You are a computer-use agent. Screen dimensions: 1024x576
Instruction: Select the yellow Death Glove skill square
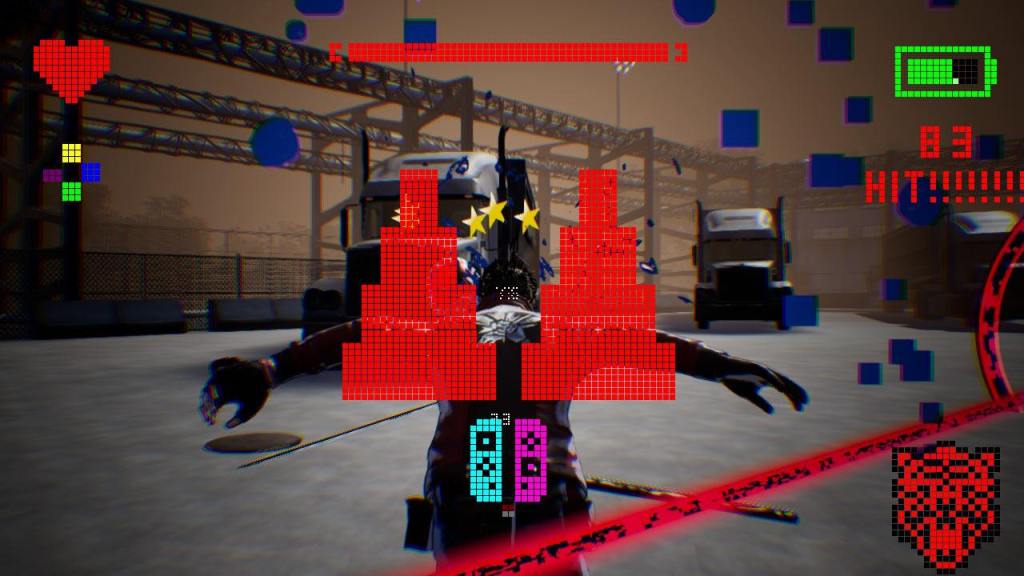click(x=71, y=153)
